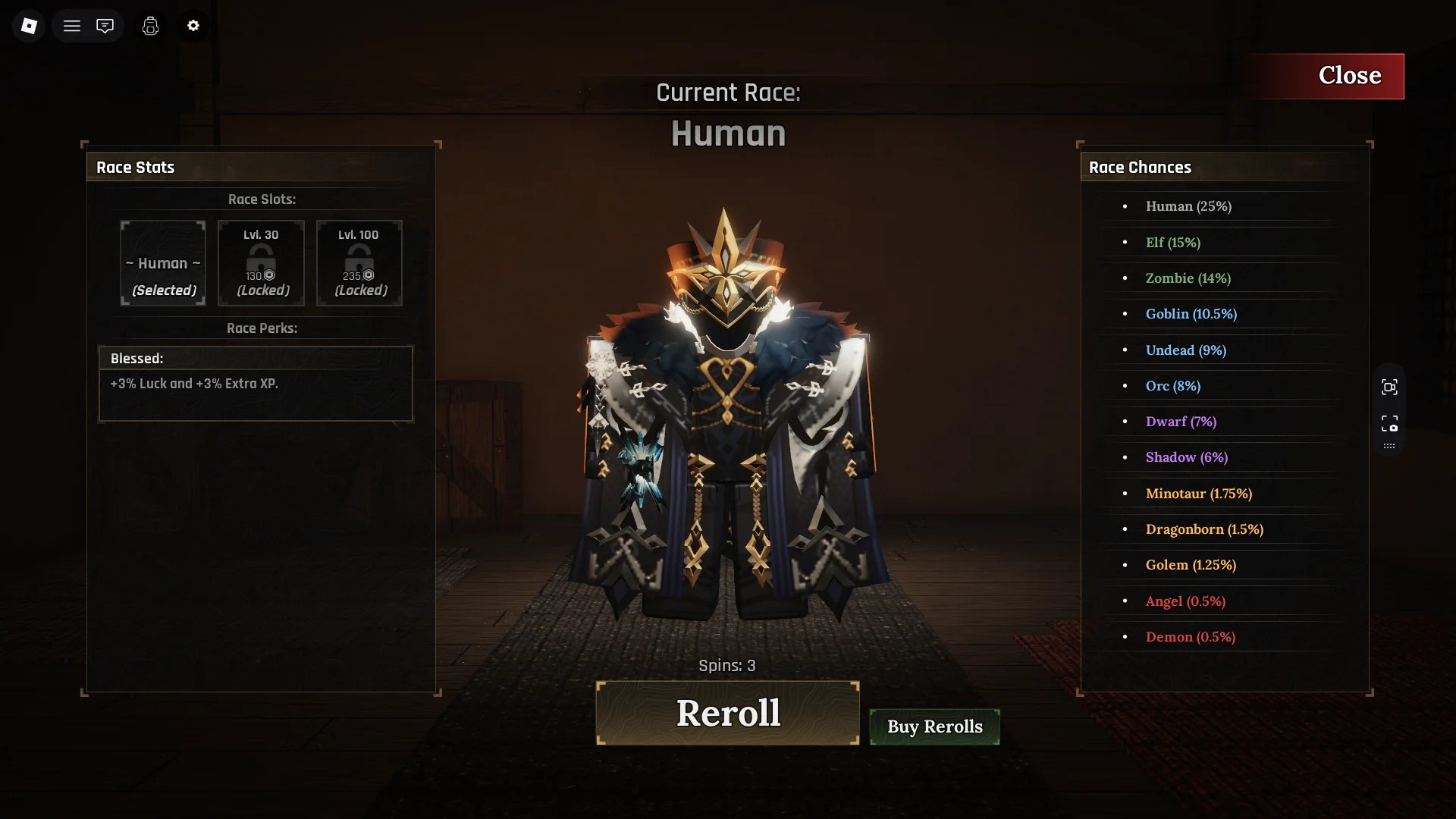Click the locked Lvl. 100 race slot
Viewport: 1456px width, 819px height.
point(359,263)
